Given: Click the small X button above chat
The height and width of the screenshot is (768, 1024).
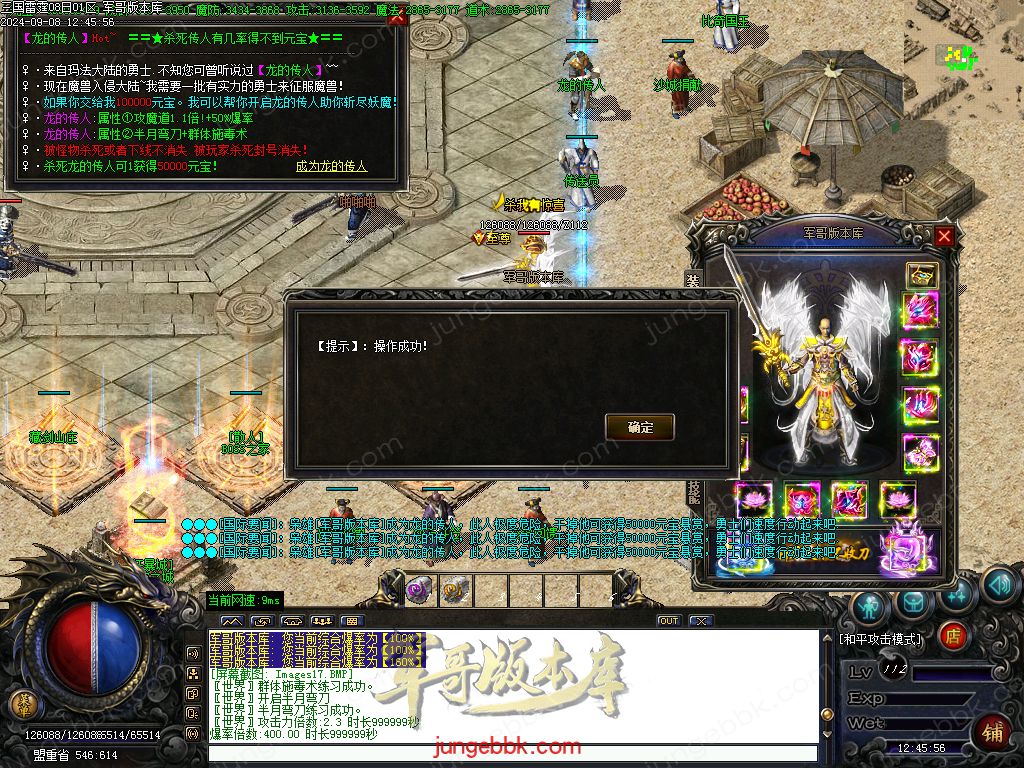Looking at the screenshot, I should tap(701, 621).
